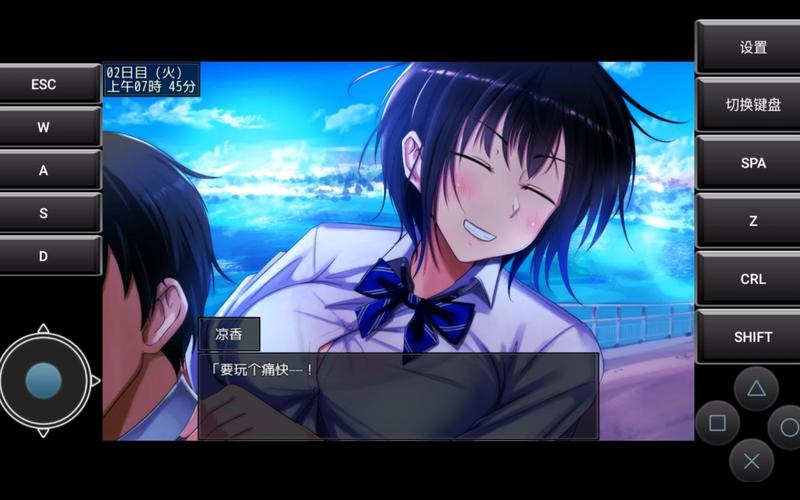The height and width of the screenshot is (500, 800).
Task: Open the 设置 settings button
Action: [x=752, y=47]
